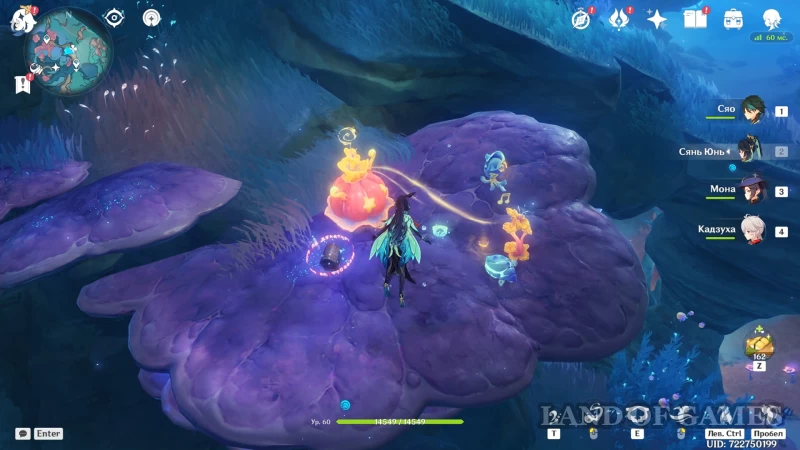
Task: Open the character profile head icon
Action: (771, 19)
